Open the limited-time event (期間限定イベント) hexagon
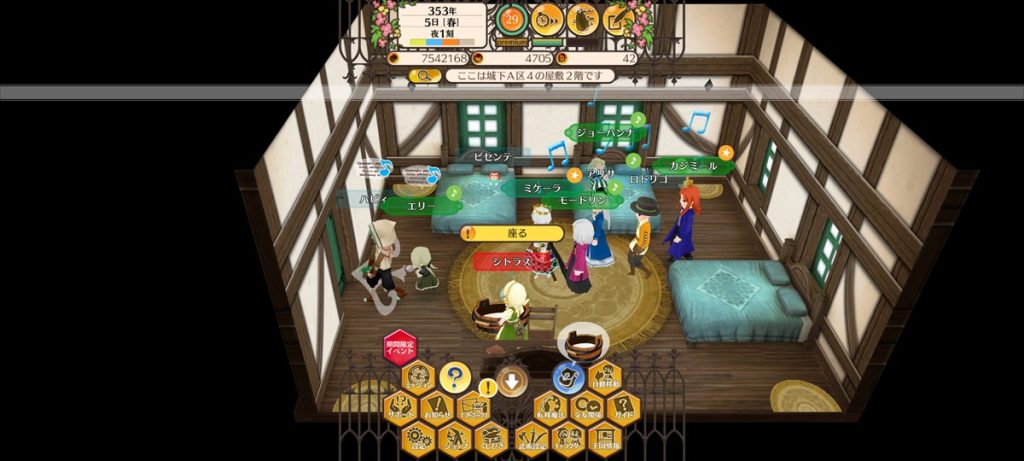Viewport: 1024px width, 461px height. pyautogui.click(x=400, y=348)
